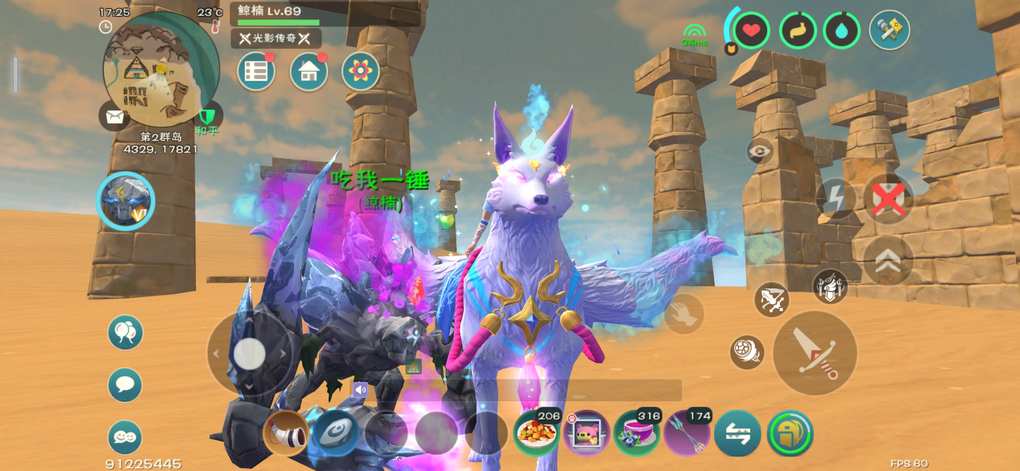Attack with the main sword button
1020x471 pixels.
click(815, 353)
